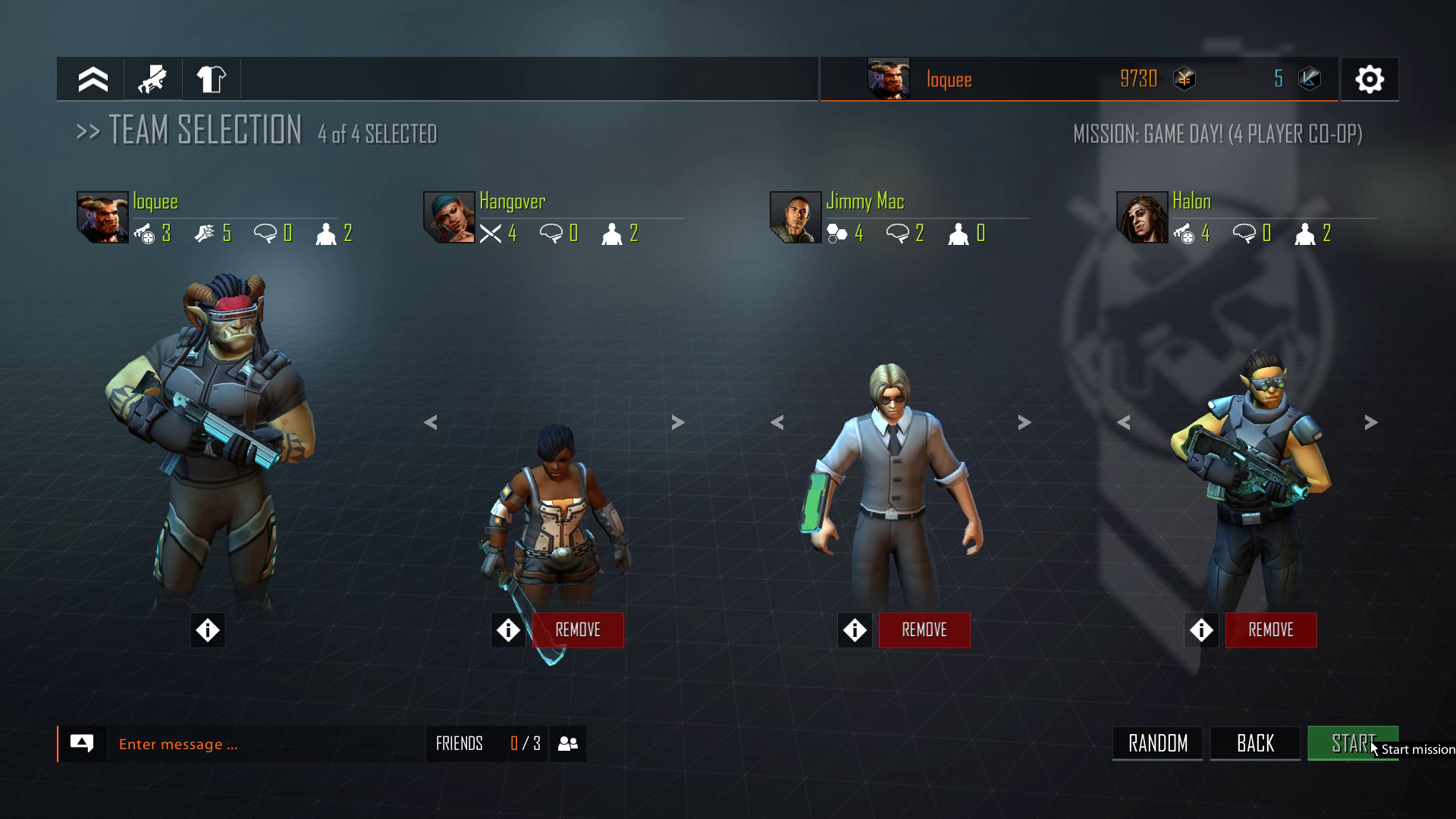Screen dimensions: 1456x819
Task: Cycle Jimmy Mac's slot with the right arrow
Action: tap(1025, 422)
